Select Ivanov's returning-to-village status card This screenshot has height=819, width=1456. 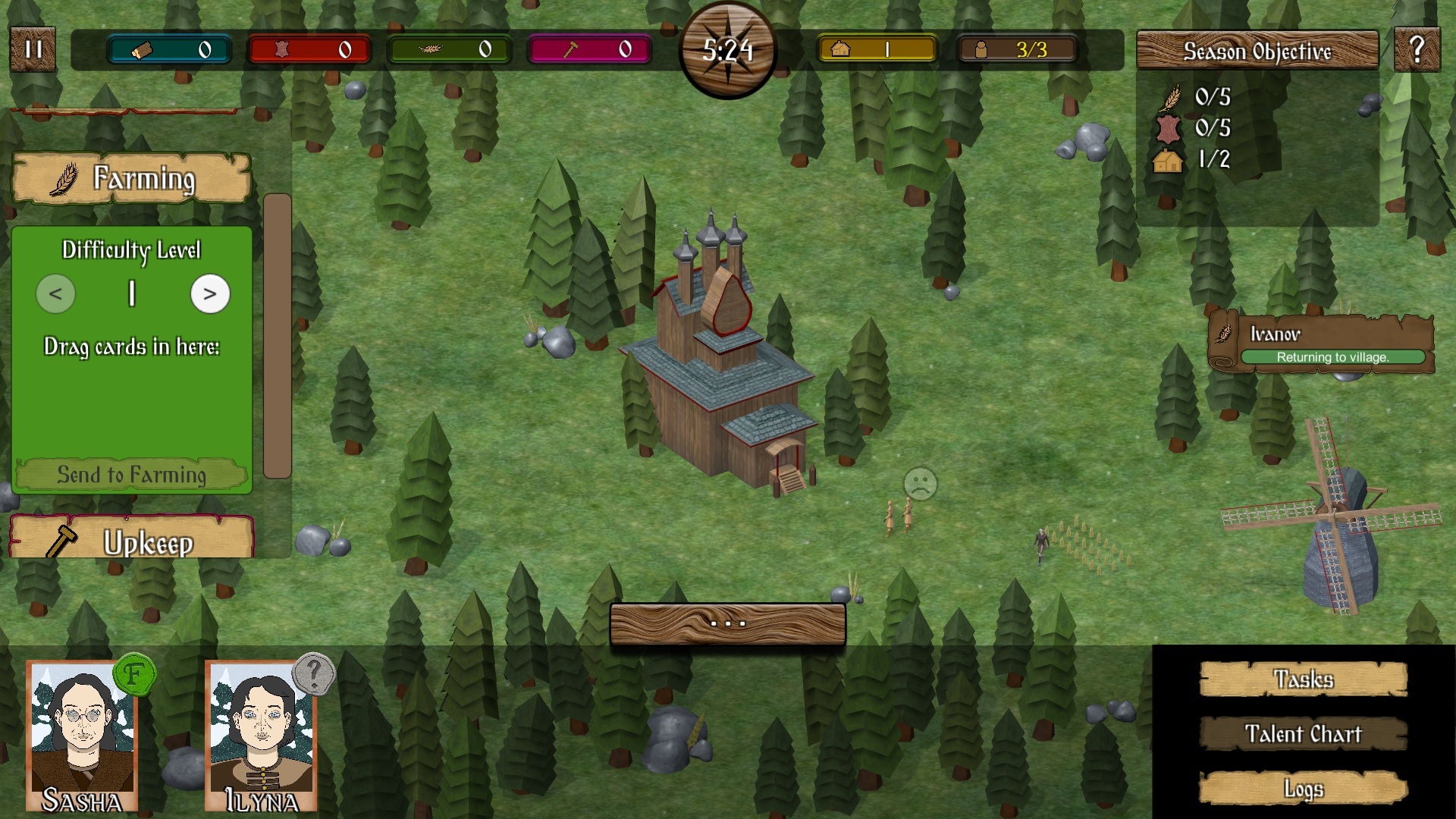(1321, 343)
